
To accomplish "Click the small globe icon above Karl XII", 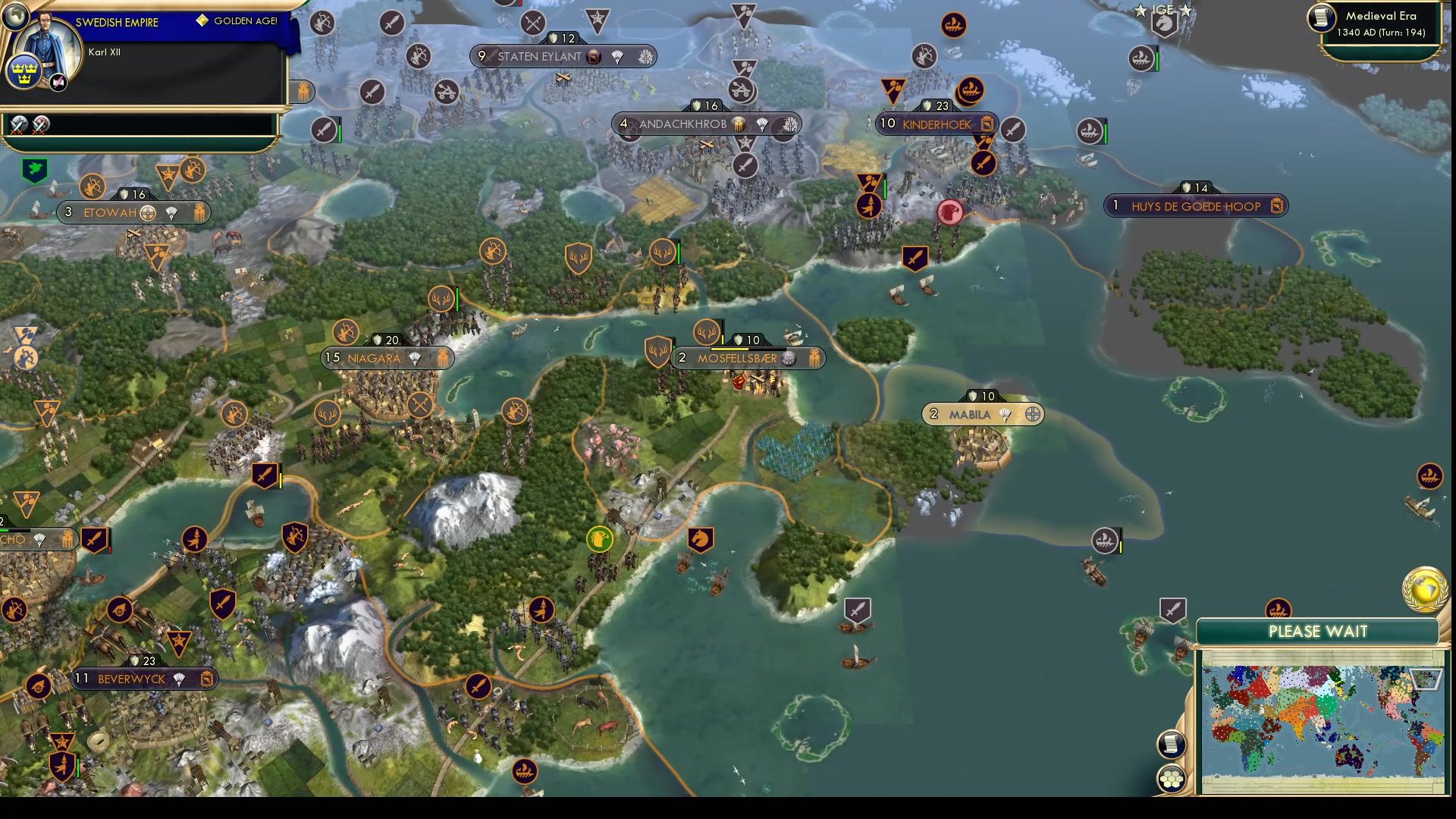I will 15,18.
